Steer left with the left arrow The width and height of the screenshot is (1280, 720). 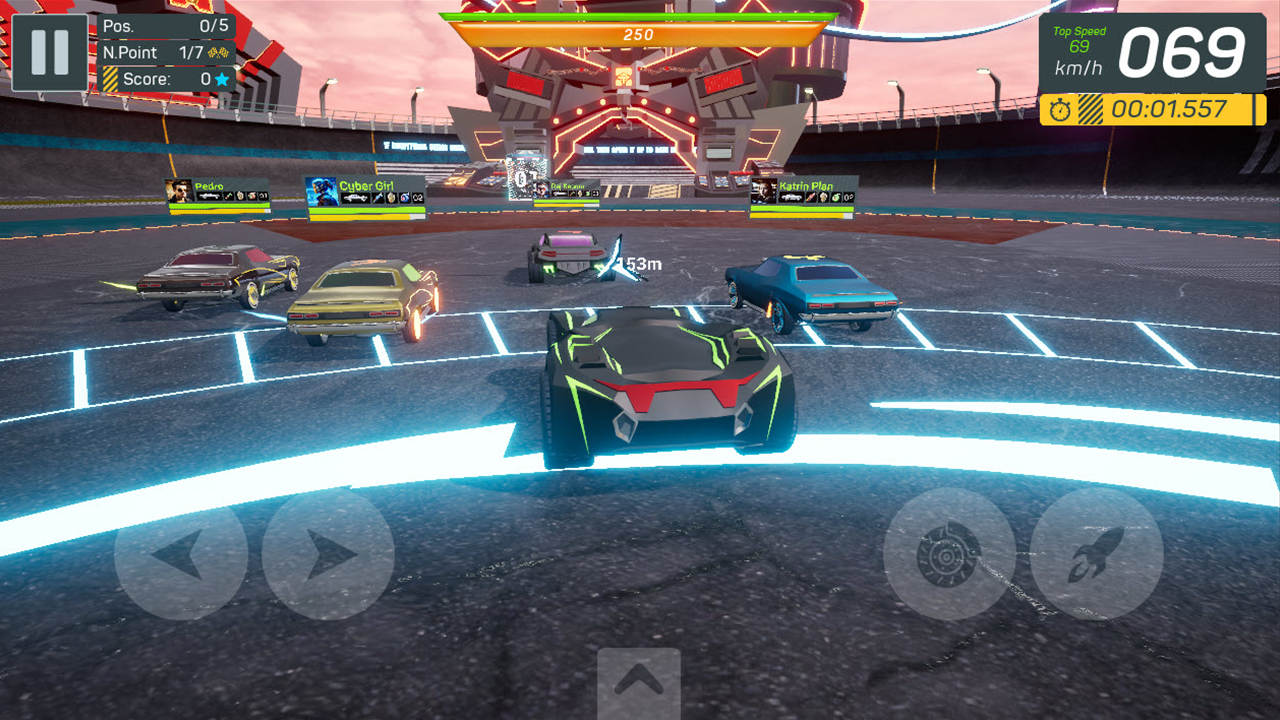(x=181, y=555)
